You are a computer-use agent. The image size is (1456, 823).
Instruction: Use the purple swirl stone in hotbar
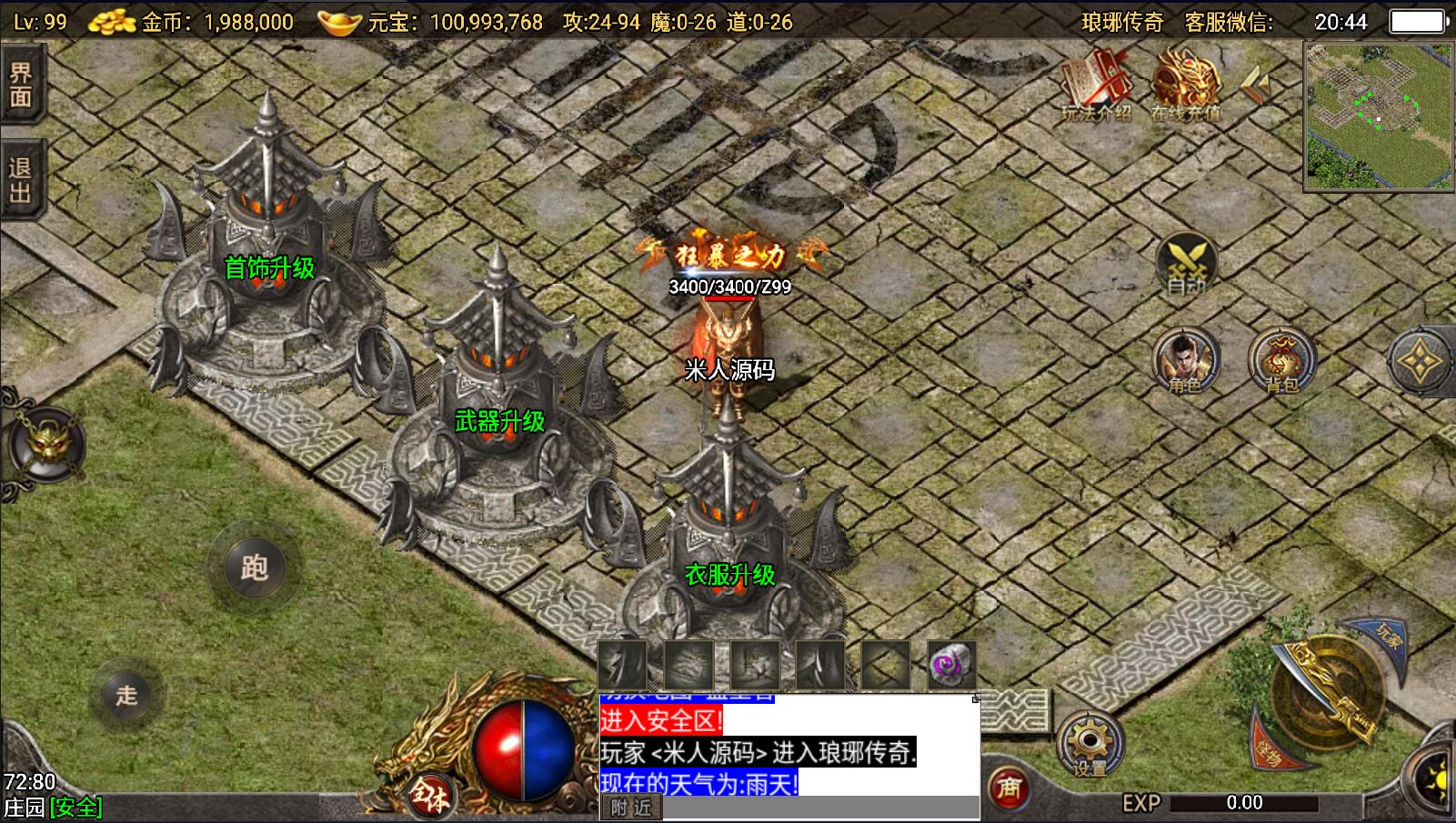click(x=951, y=665)
